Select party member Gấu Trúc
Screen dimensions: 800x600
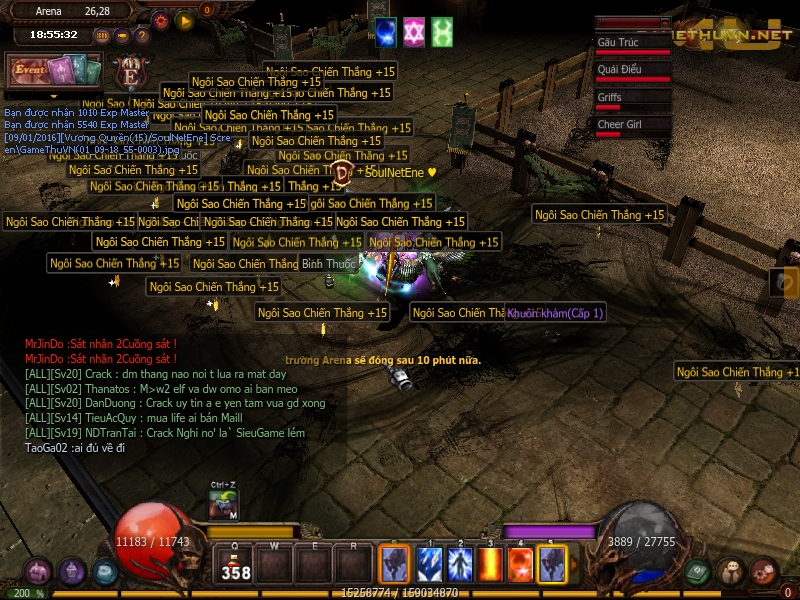(x=632, y=44)
